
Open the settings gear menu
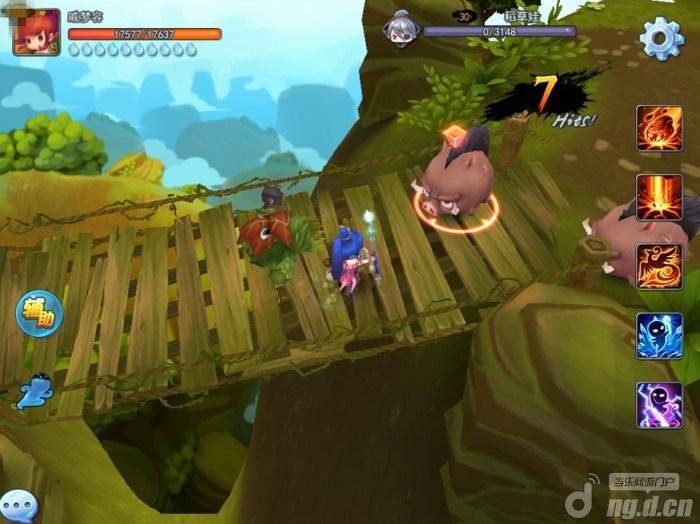click(x=661, y=38)
